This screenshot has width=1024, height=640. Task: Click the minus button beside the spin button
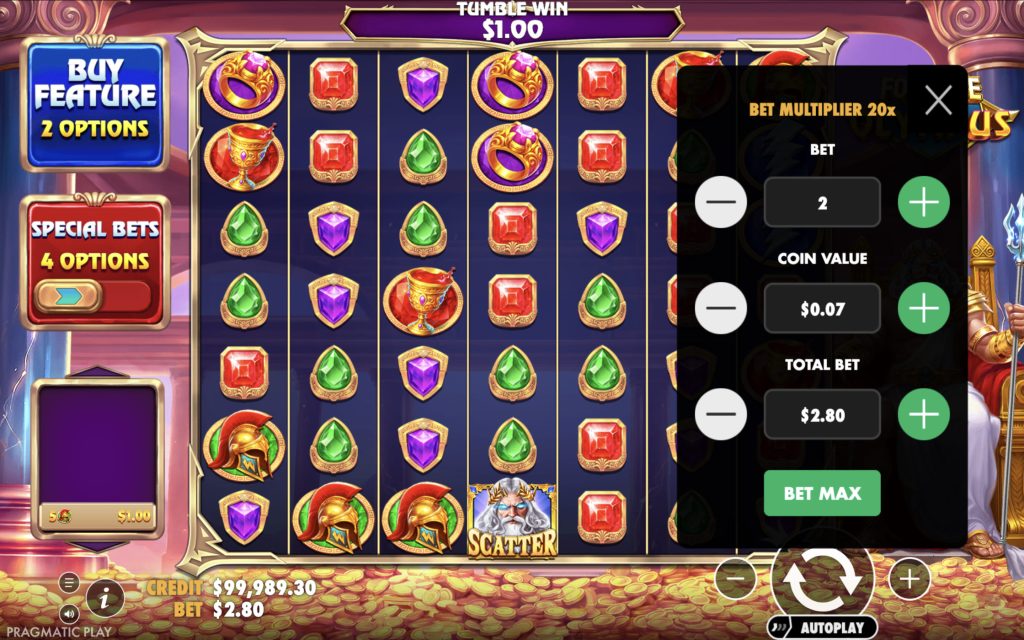pyautogui.click(x=736, y=578)
